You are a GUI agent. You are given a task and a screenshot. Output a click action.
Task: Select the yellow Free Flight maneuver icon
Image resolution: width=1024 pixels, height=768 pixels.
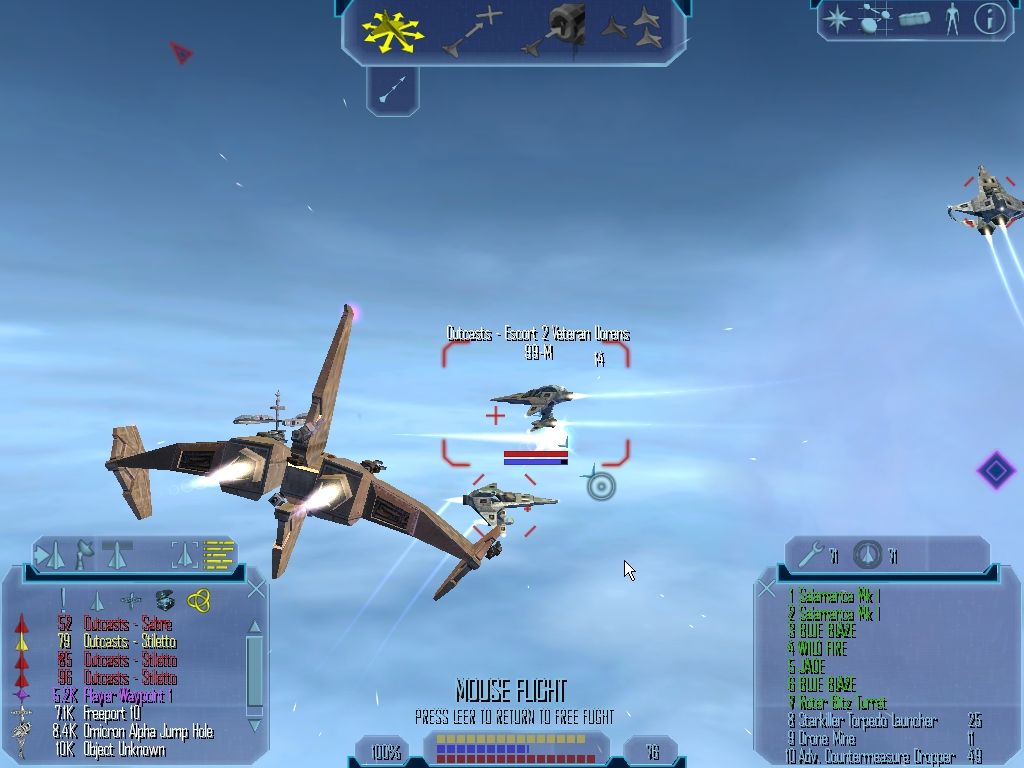393,30
